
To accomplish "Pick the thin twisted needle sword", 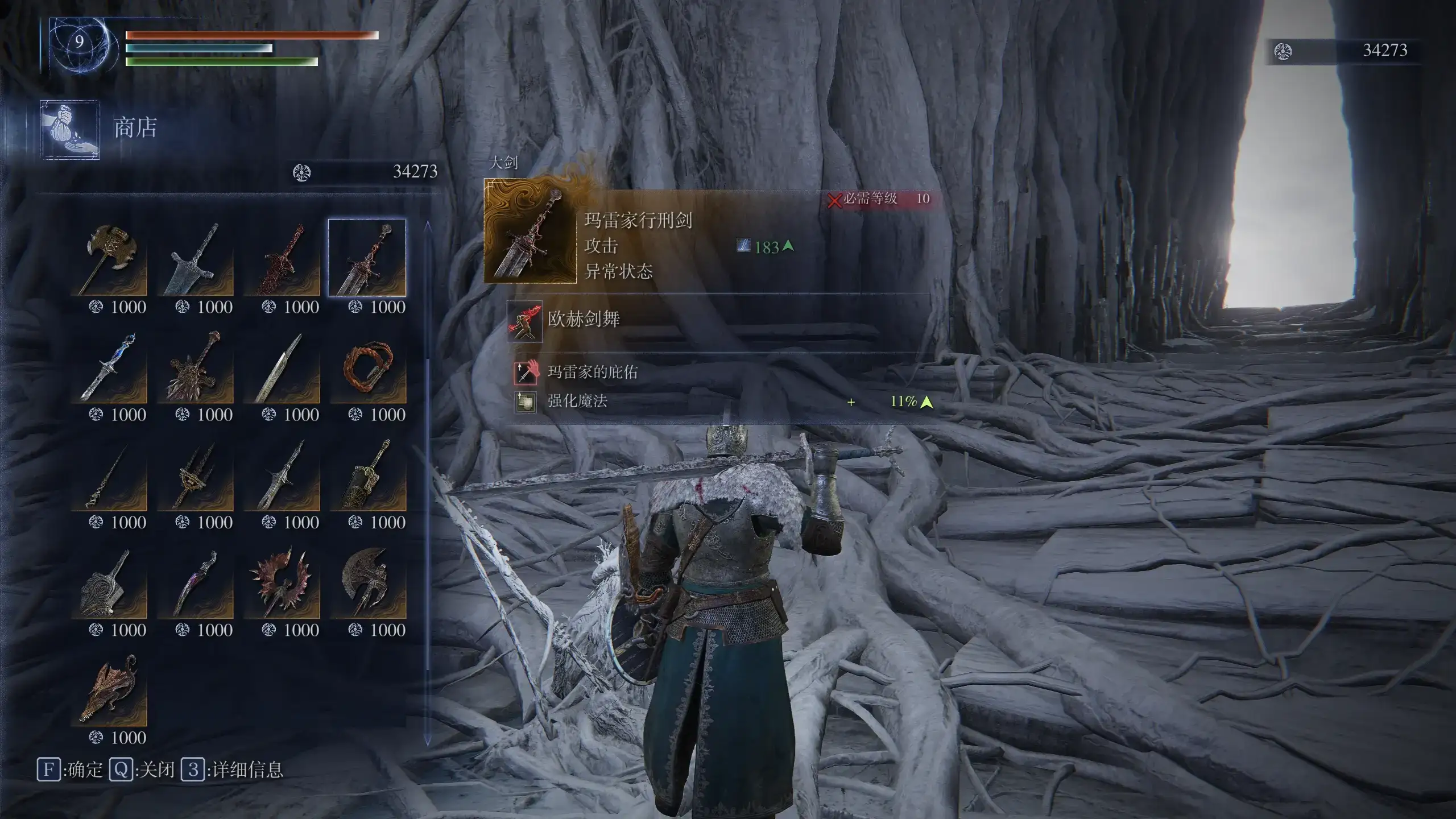I will tap(109, 475).
